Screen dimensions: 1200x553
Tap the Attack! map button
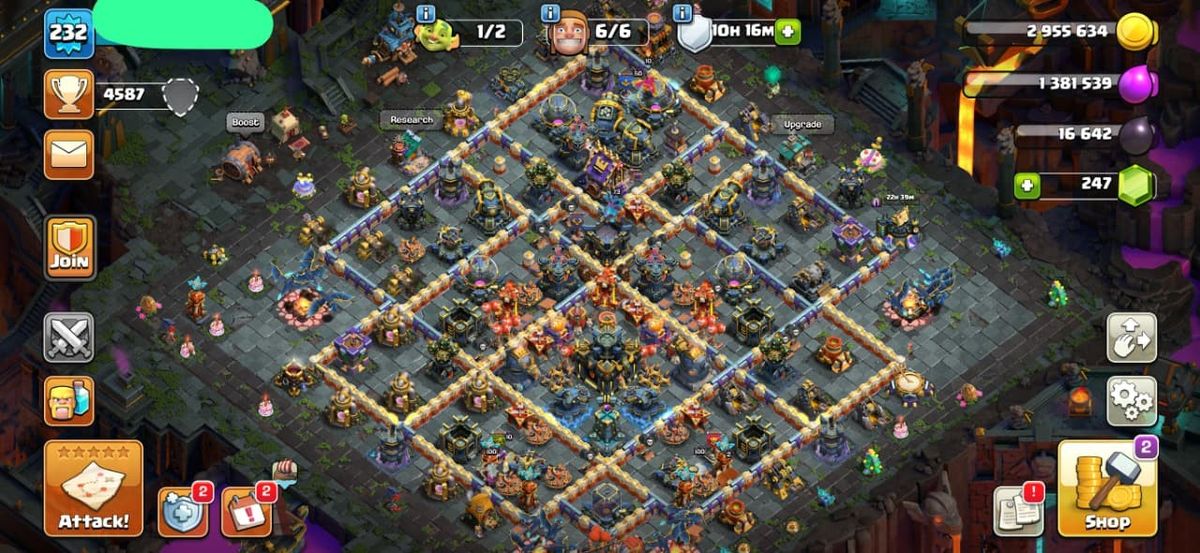click(x=93, y=487)
